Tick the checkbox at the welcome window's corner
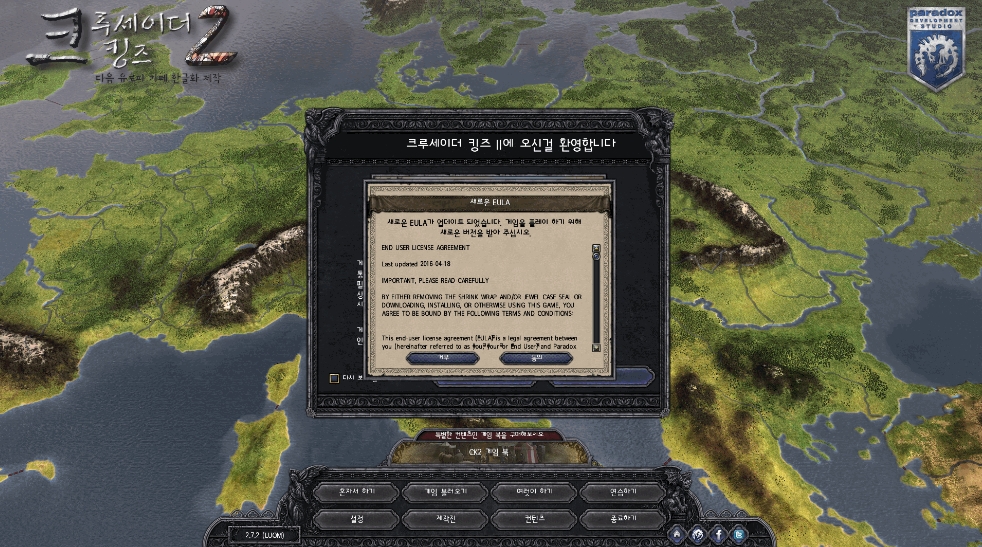982x547 pixels. tap(335, 378)
